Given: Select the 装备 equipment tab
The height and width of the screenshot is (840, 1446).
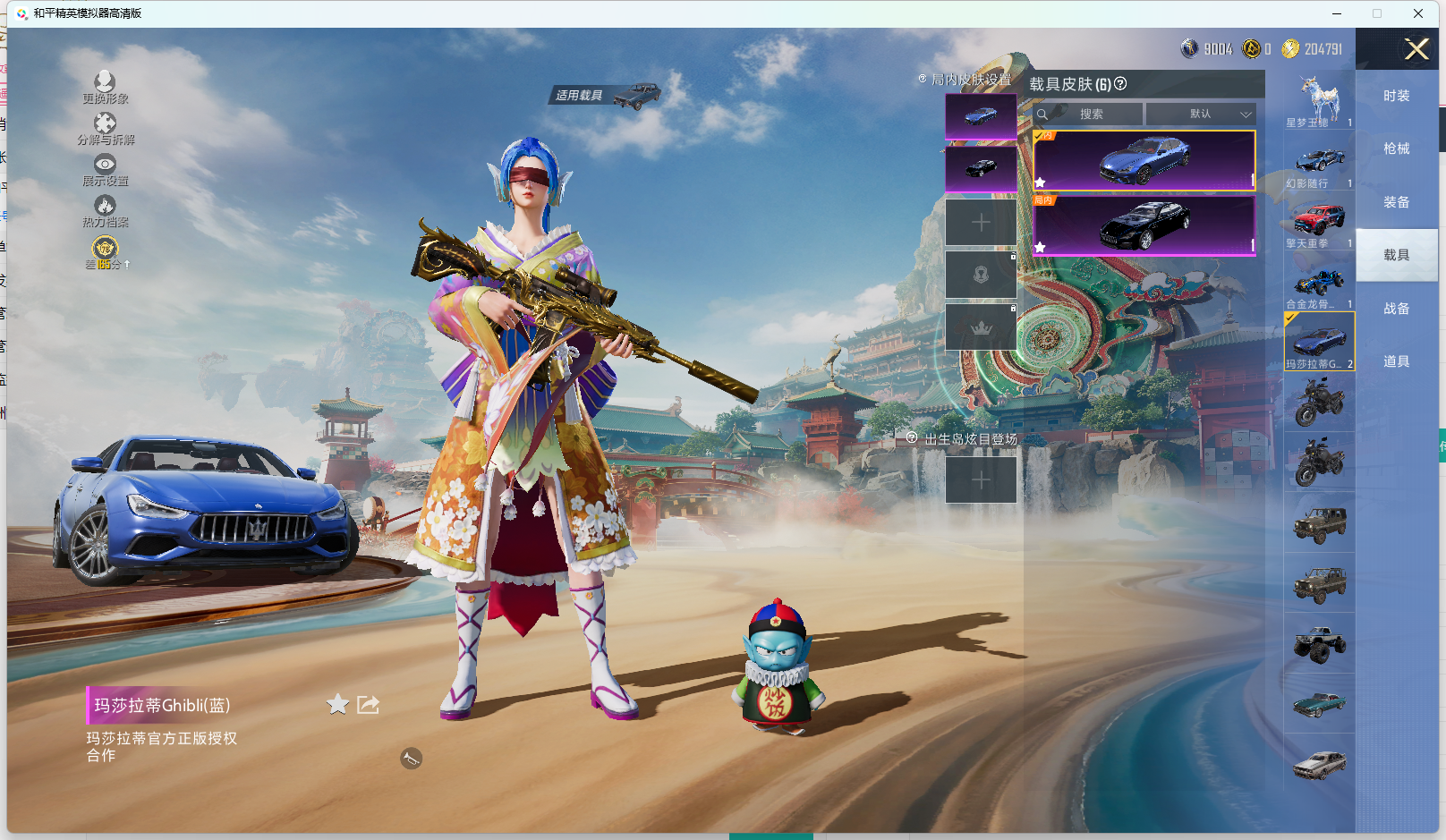Looking at the screenshot, I should [1396, 203].
